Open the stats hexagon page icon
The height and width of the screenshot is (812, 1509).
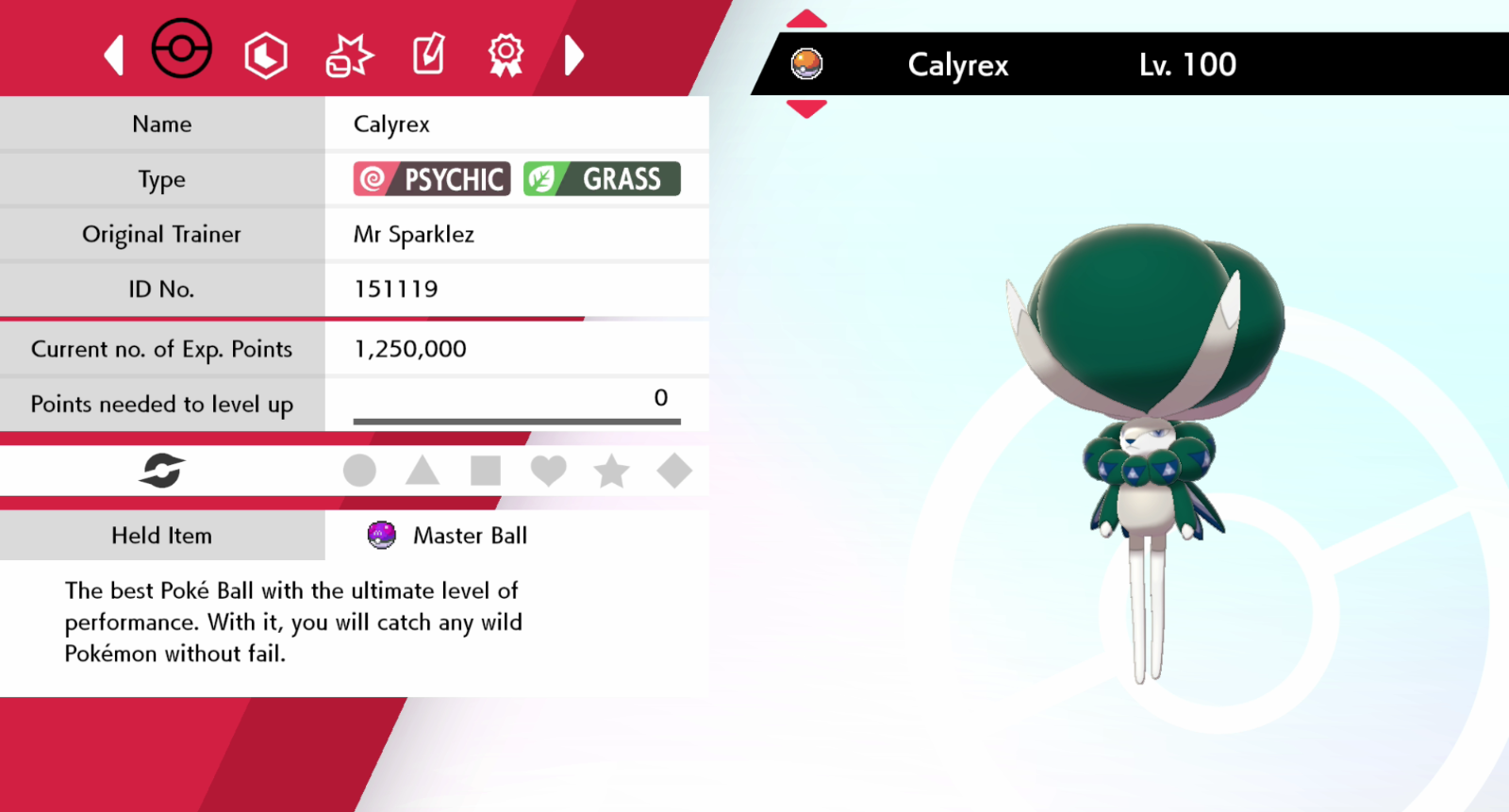point(264,54)
